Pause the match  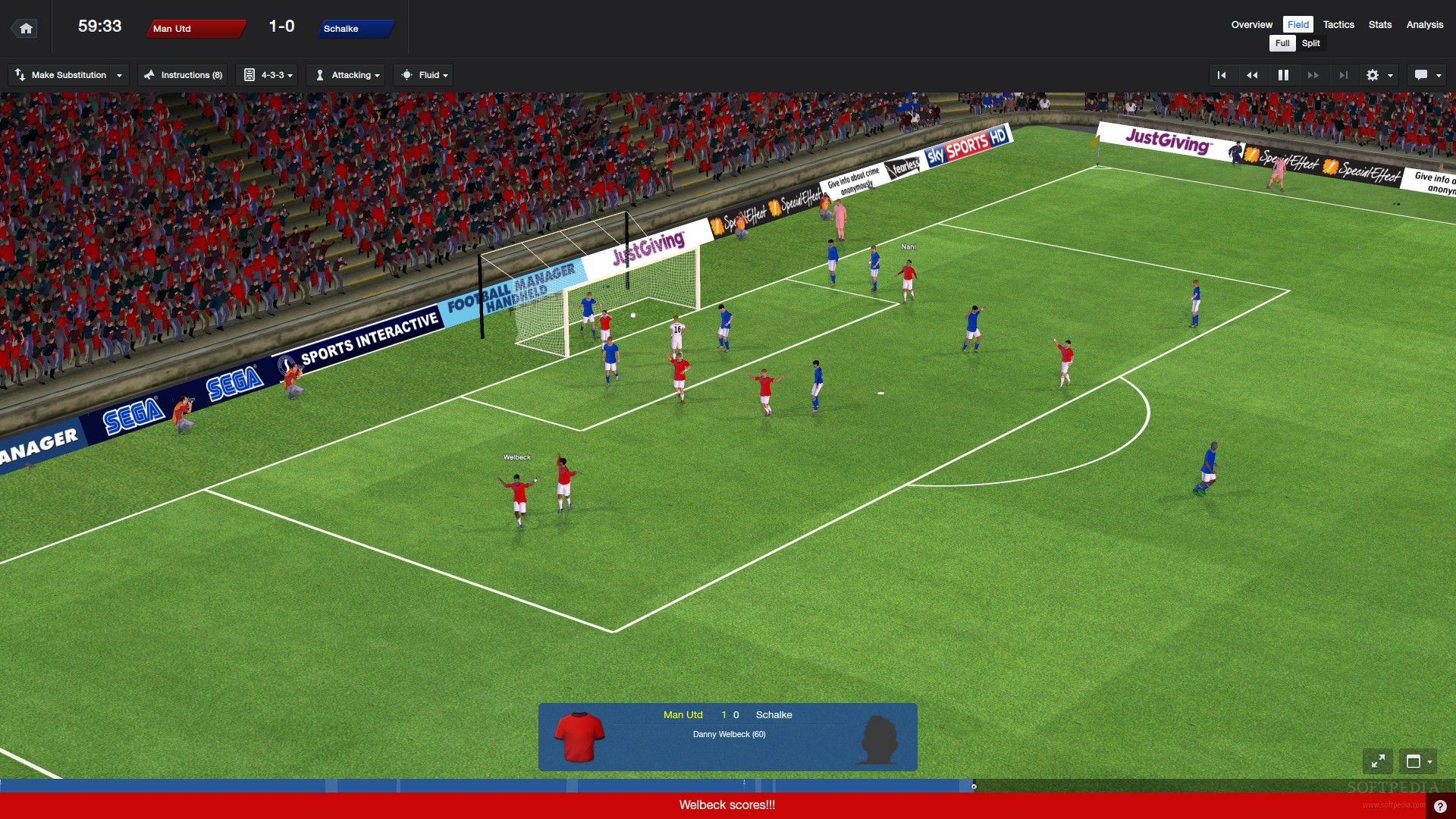click(1283, 75)
